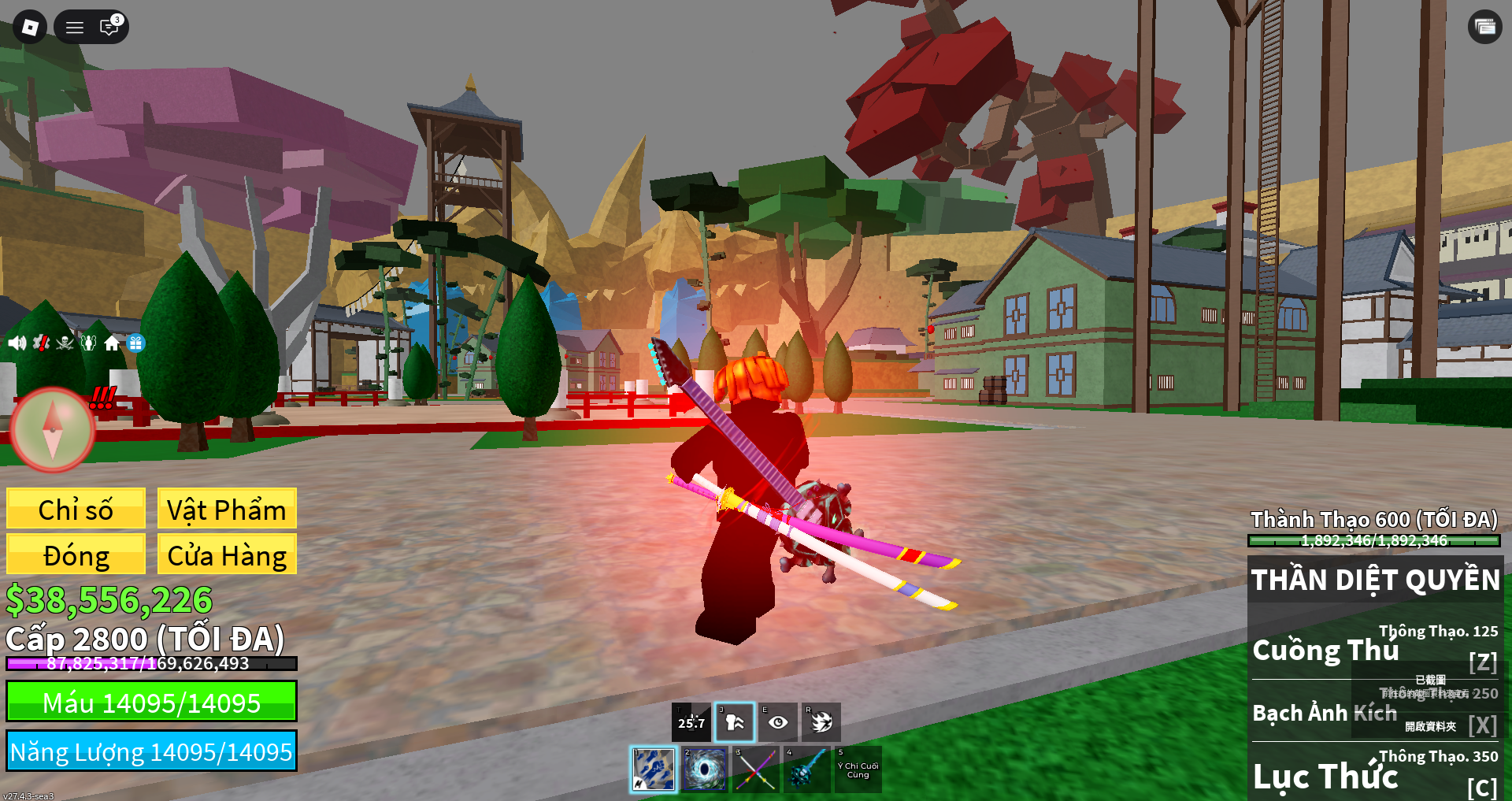Click the compass minimap
Viewport: 1512px width, 801px height.
[53, 429]
